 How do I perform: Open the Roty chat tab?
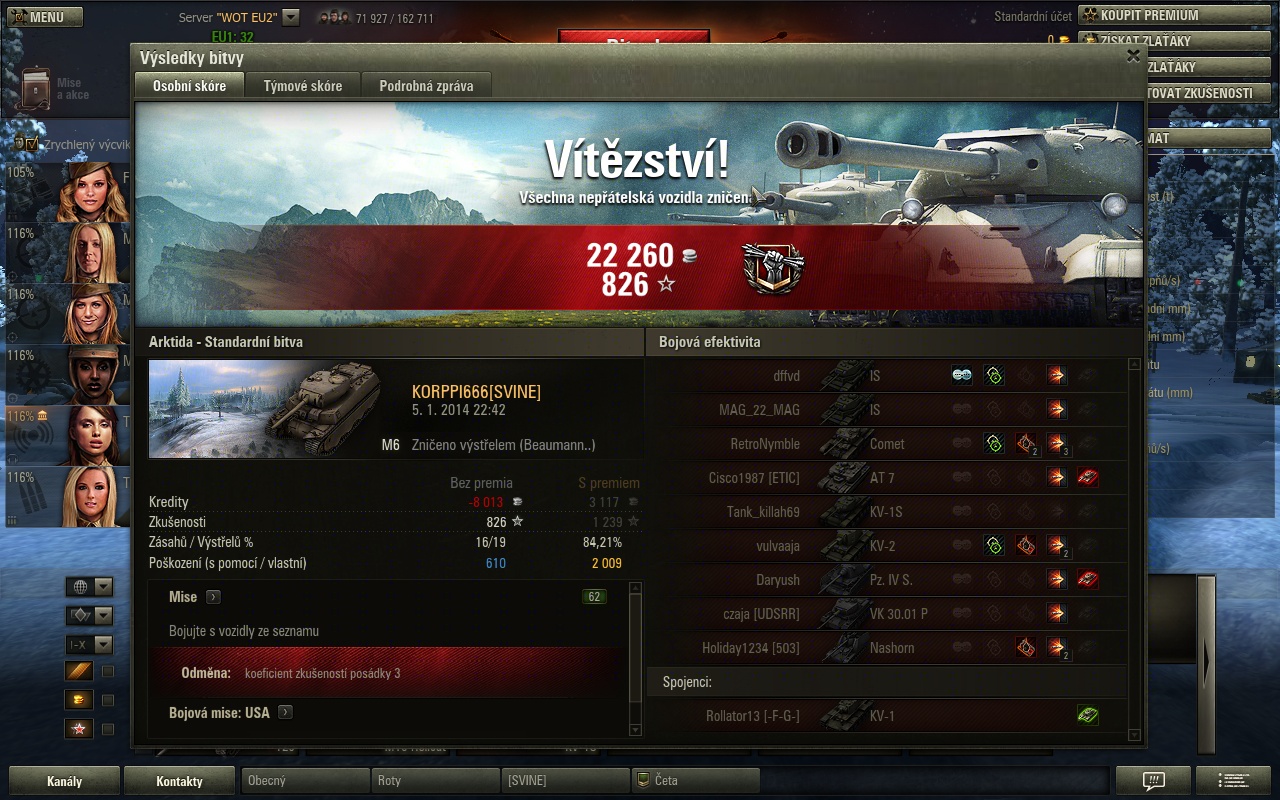pyautogui.click(x=434, y=781)
